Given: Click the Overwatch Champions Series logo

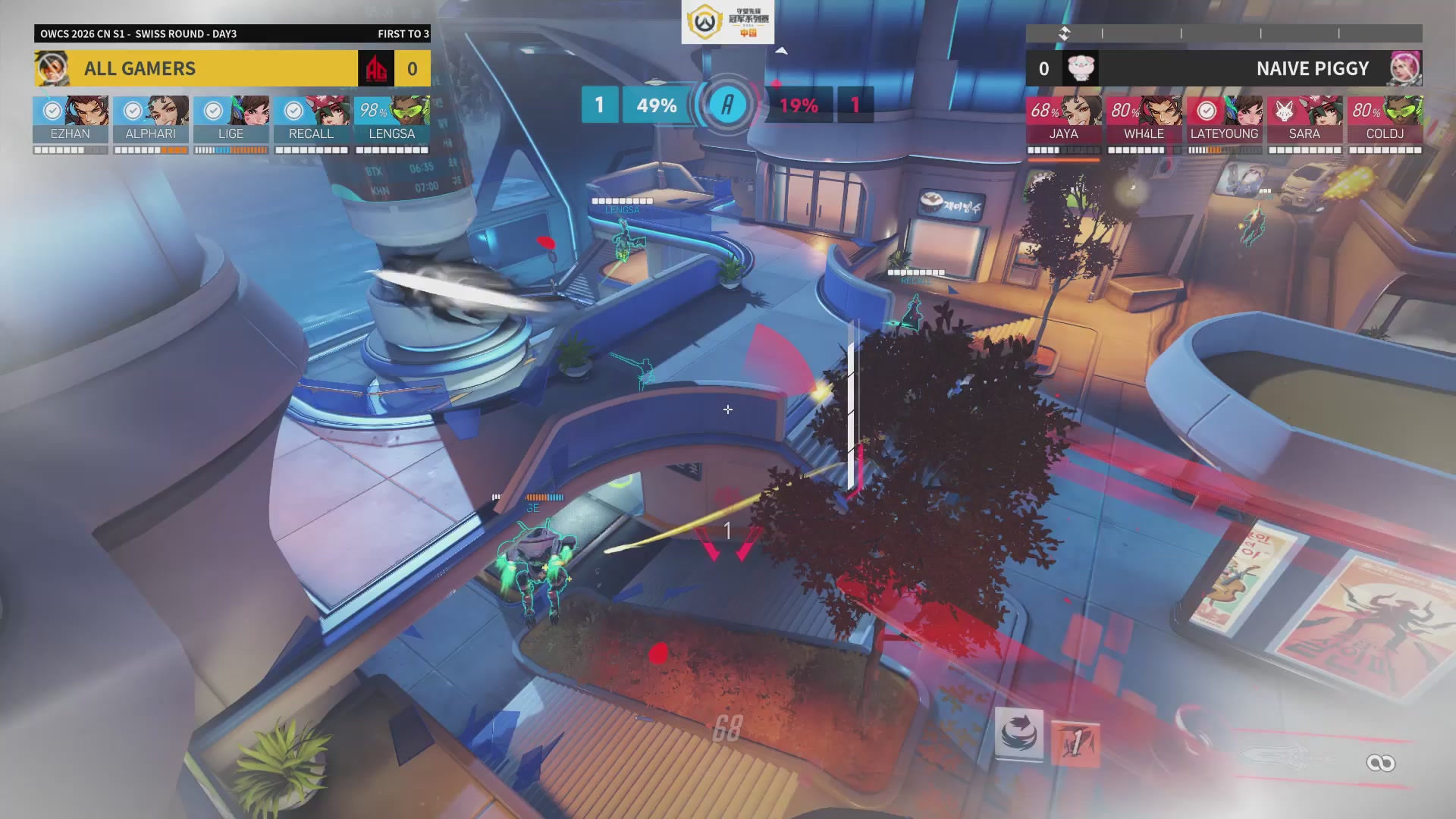Looking at the screenshot, I should click(727, 22).
